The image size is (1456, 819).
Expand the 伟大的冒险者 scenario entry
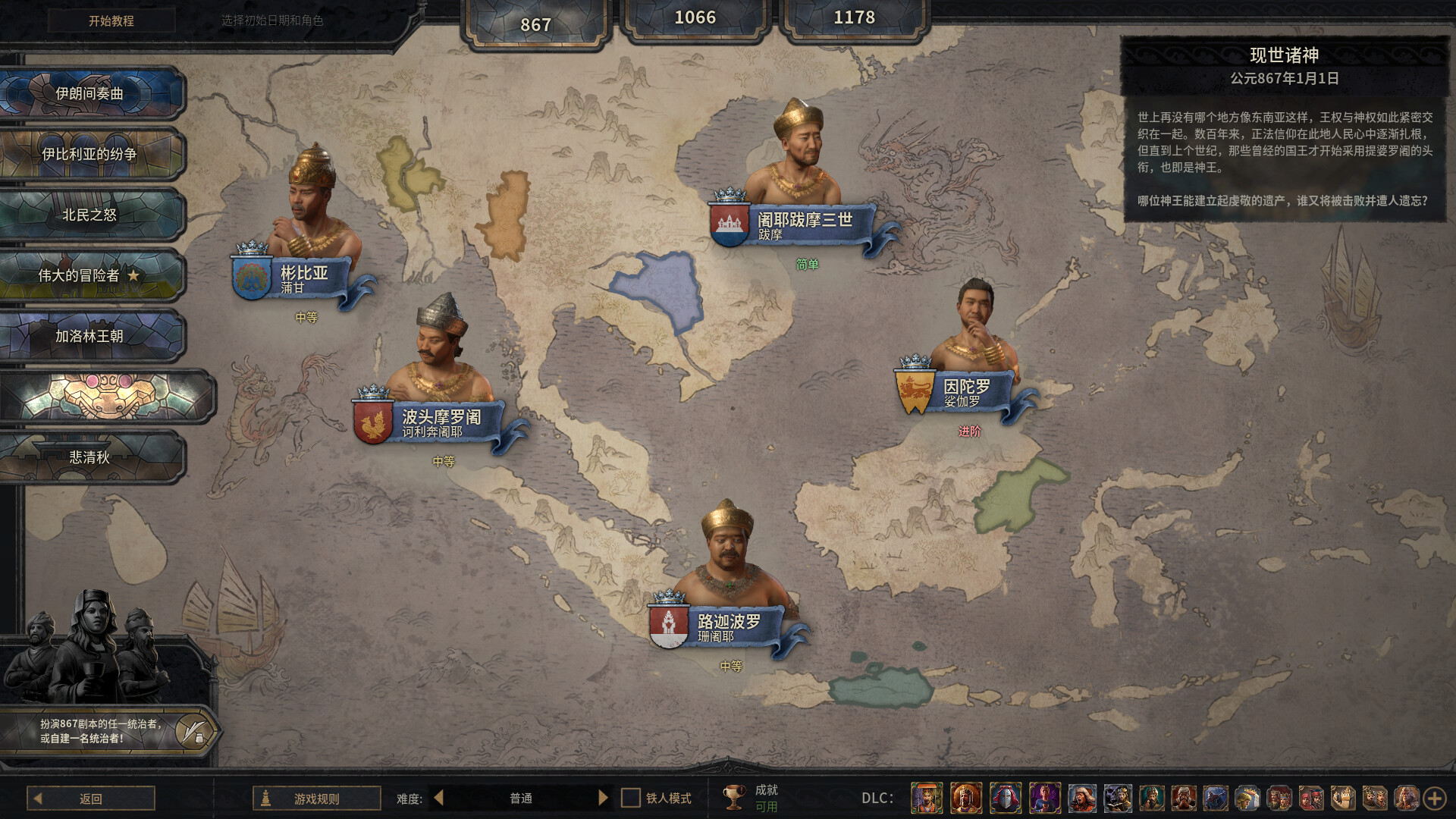tap(91, 275)
